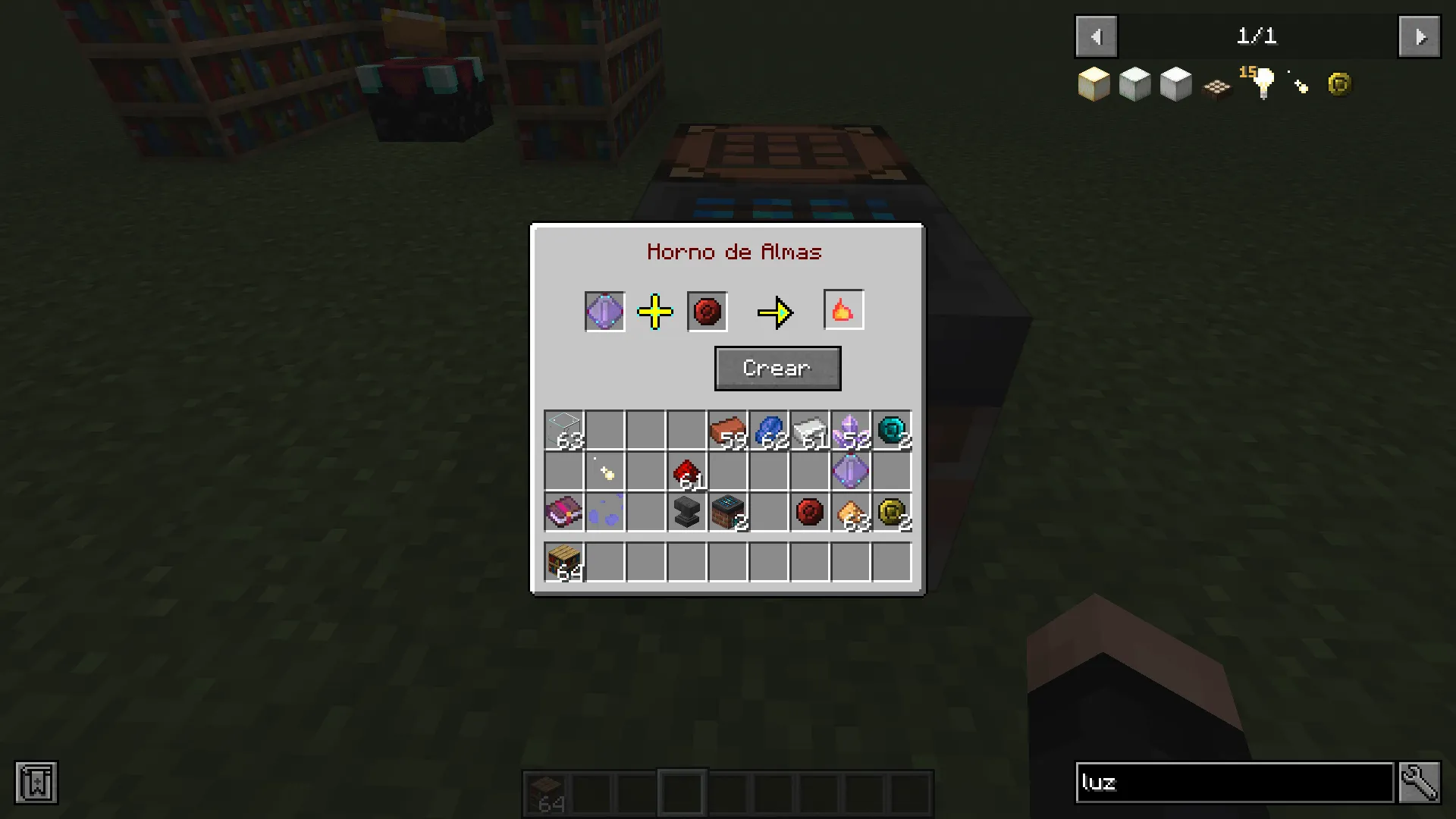
Task: Advance to next page using the right arrow
Action: (1419, 36)
